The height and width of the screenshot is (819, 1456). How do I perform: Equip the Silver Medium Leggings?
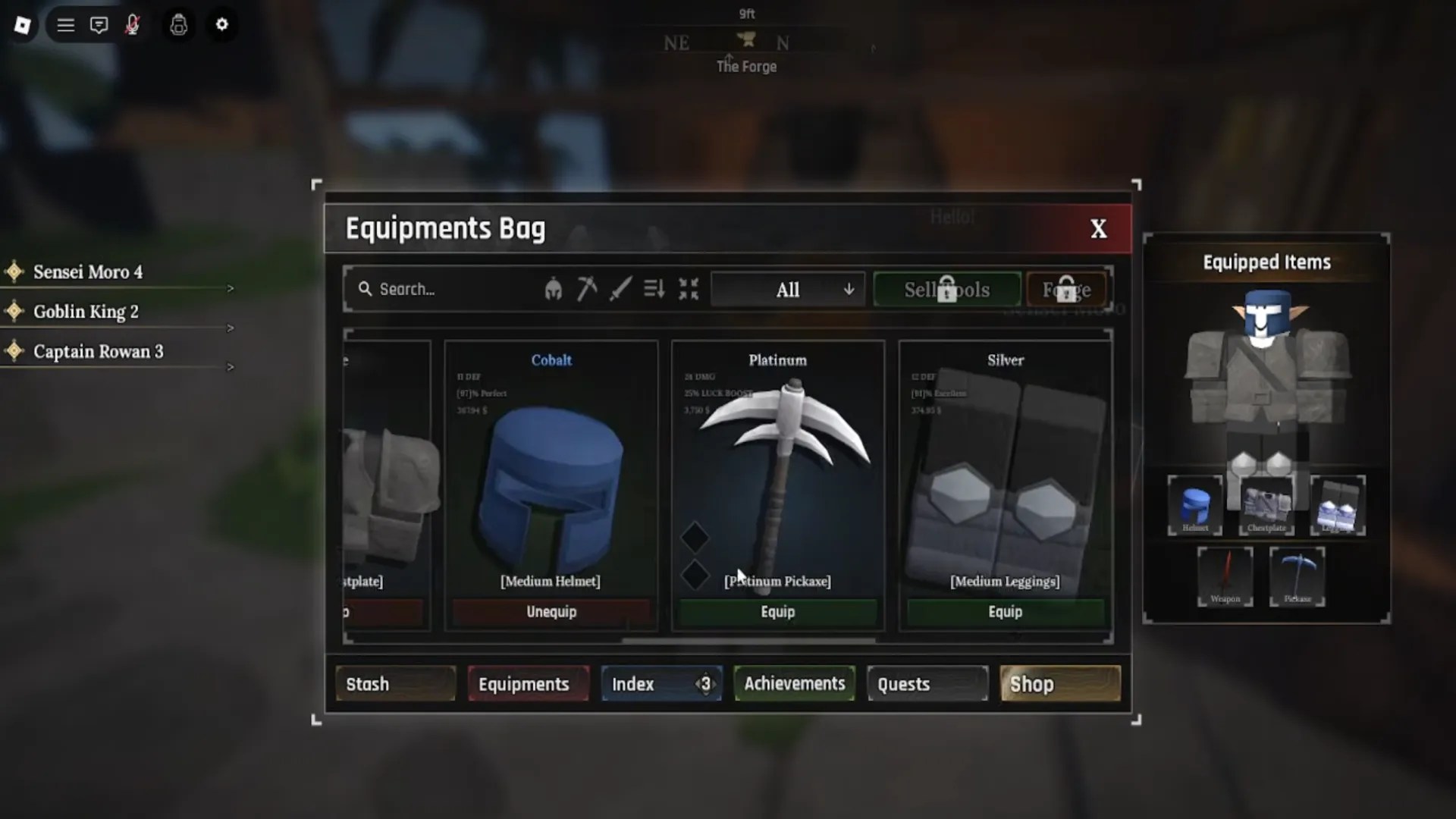coord(1004,612)
